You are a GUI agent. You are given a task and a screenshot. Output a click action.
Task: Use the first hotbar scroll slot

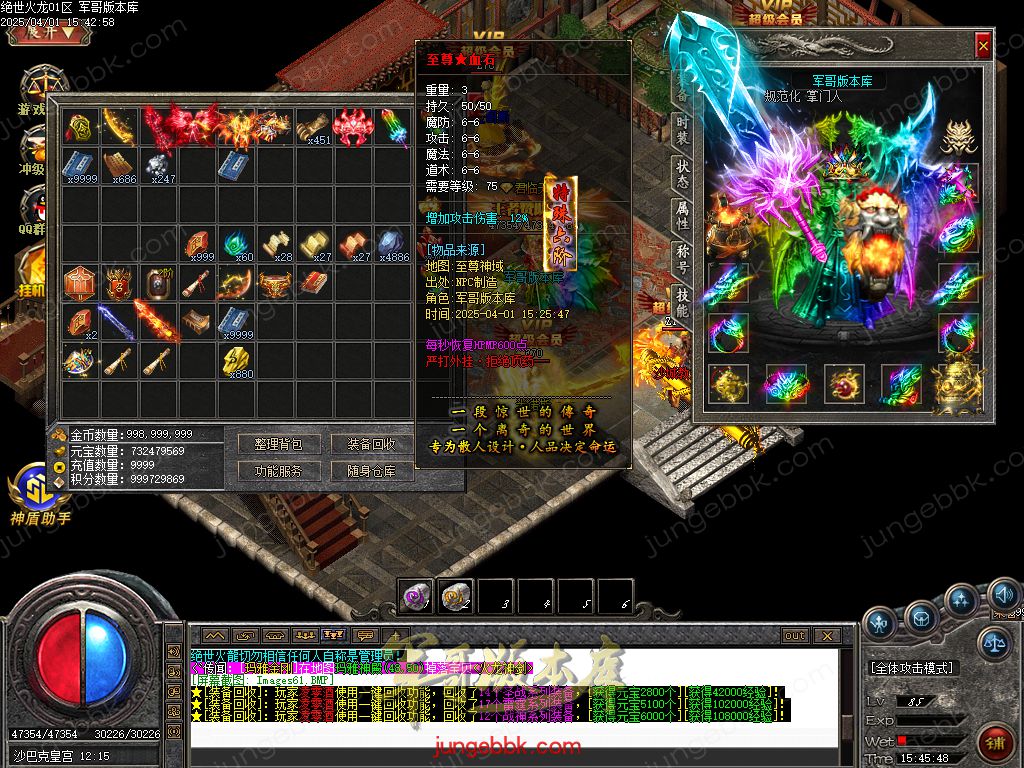(414, 596)
